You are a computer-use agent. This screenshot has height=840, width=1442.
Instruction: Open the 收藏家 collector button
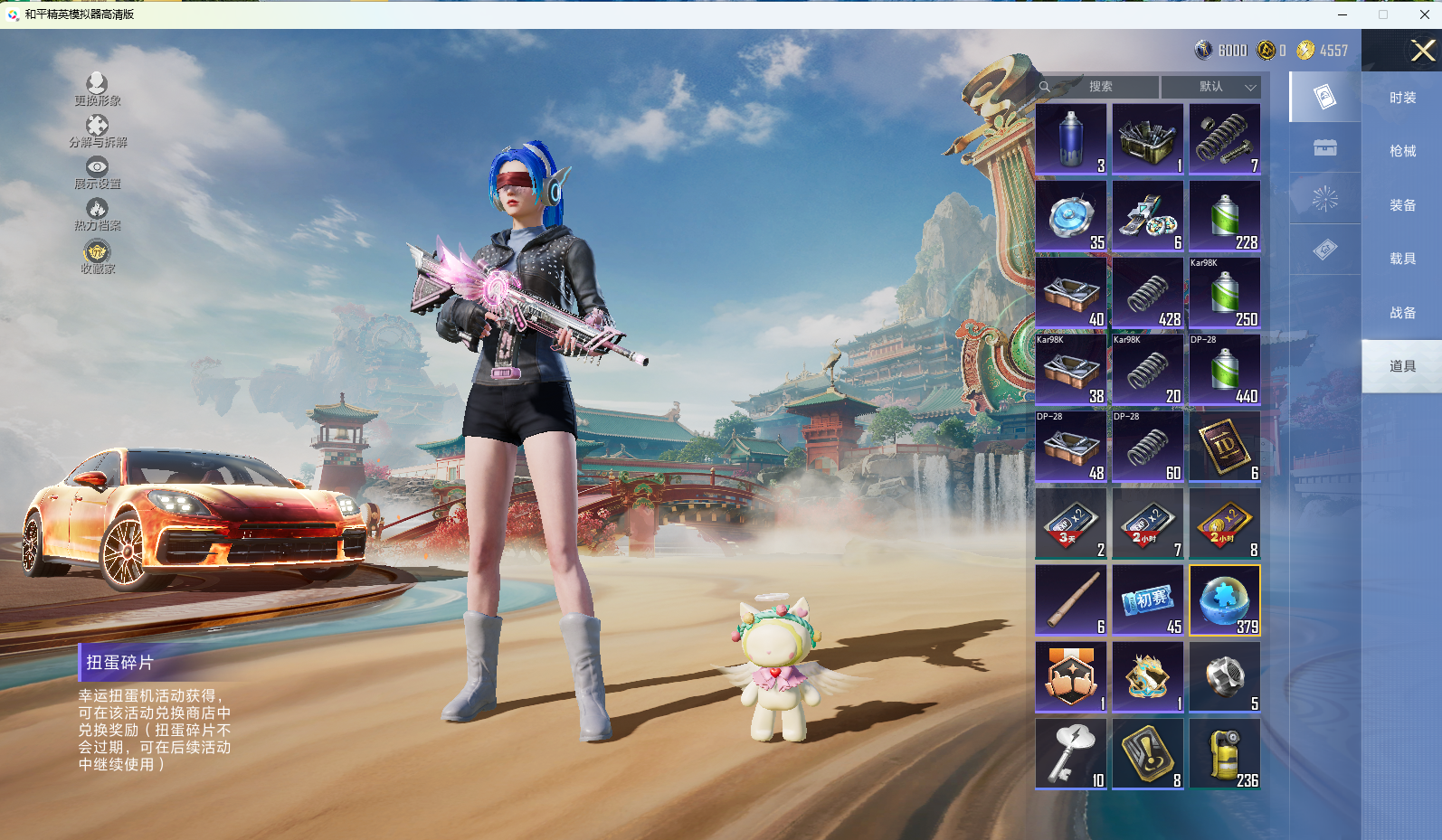tap(98, 257)
